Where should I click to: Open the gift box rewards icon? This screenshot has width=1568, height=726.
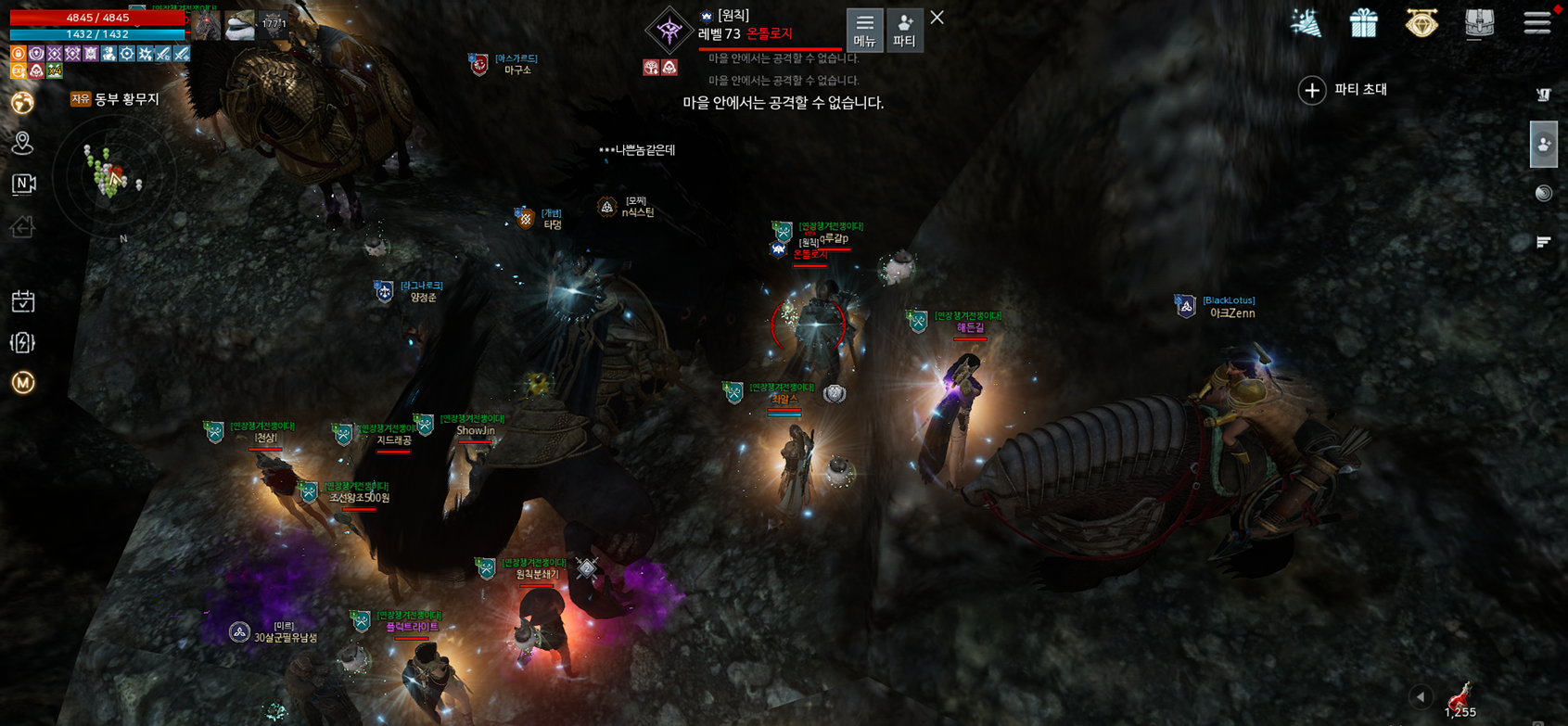pos(1363,23)
